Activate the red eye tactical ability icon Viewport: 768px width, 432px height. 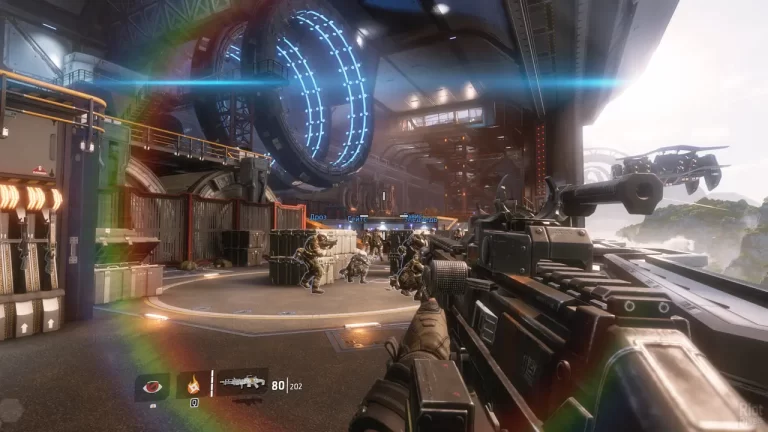point(152,386)
